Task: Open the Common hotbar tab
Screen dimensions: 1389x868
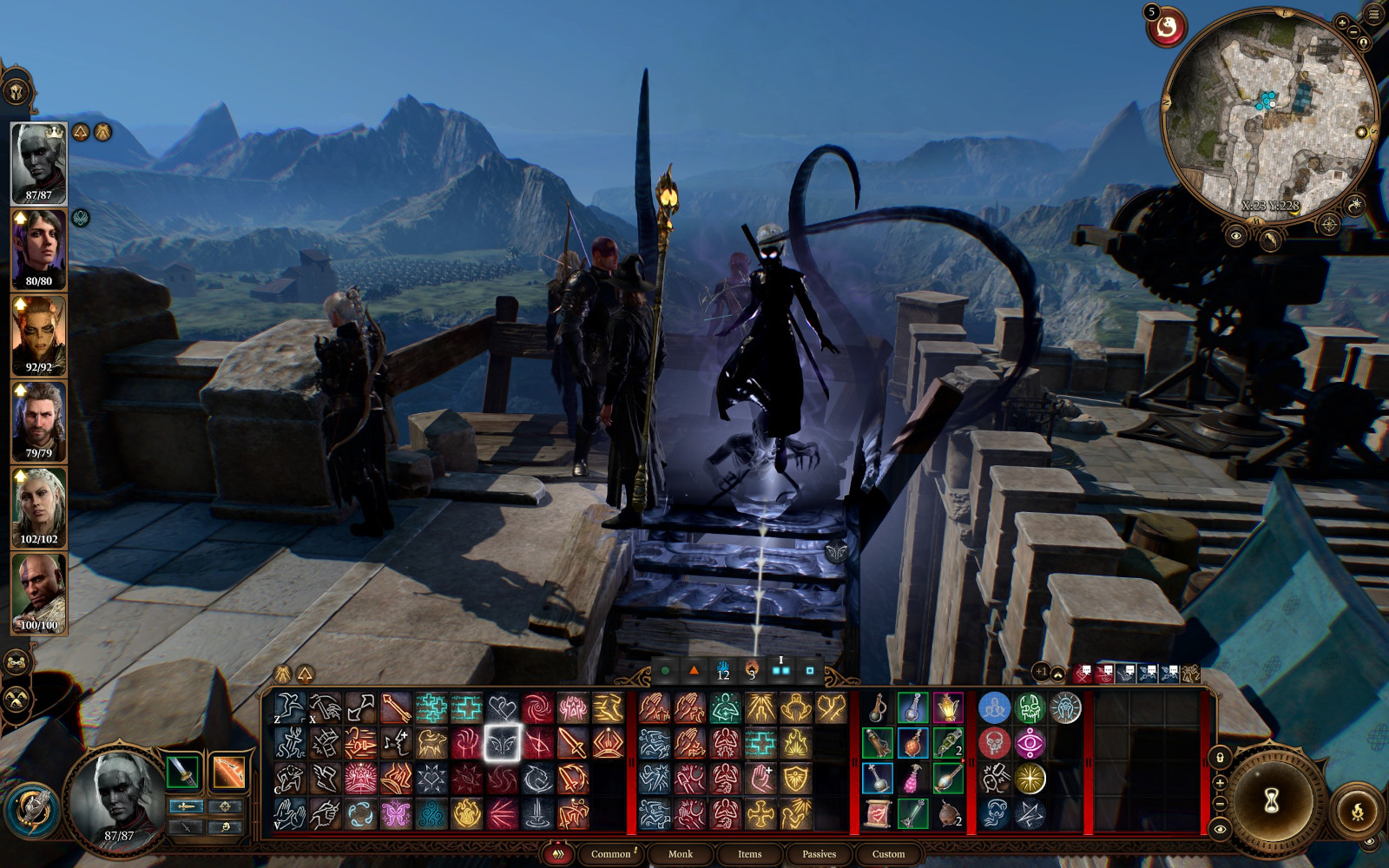Action: click(x=611, y=854)
